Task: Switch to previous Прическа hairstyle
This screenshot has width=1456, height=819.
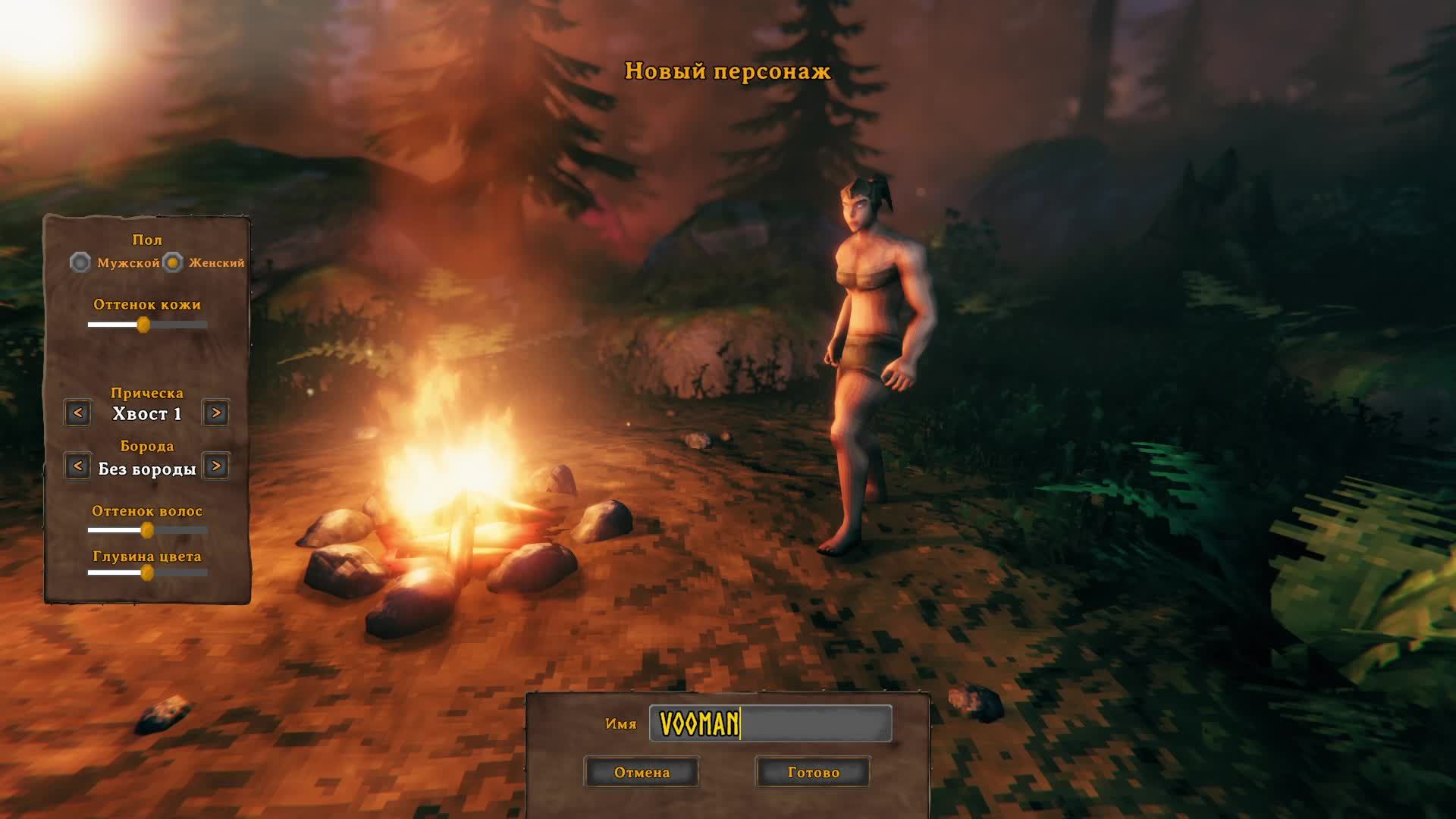Action: pyautogui.click(x=77, y=413)
